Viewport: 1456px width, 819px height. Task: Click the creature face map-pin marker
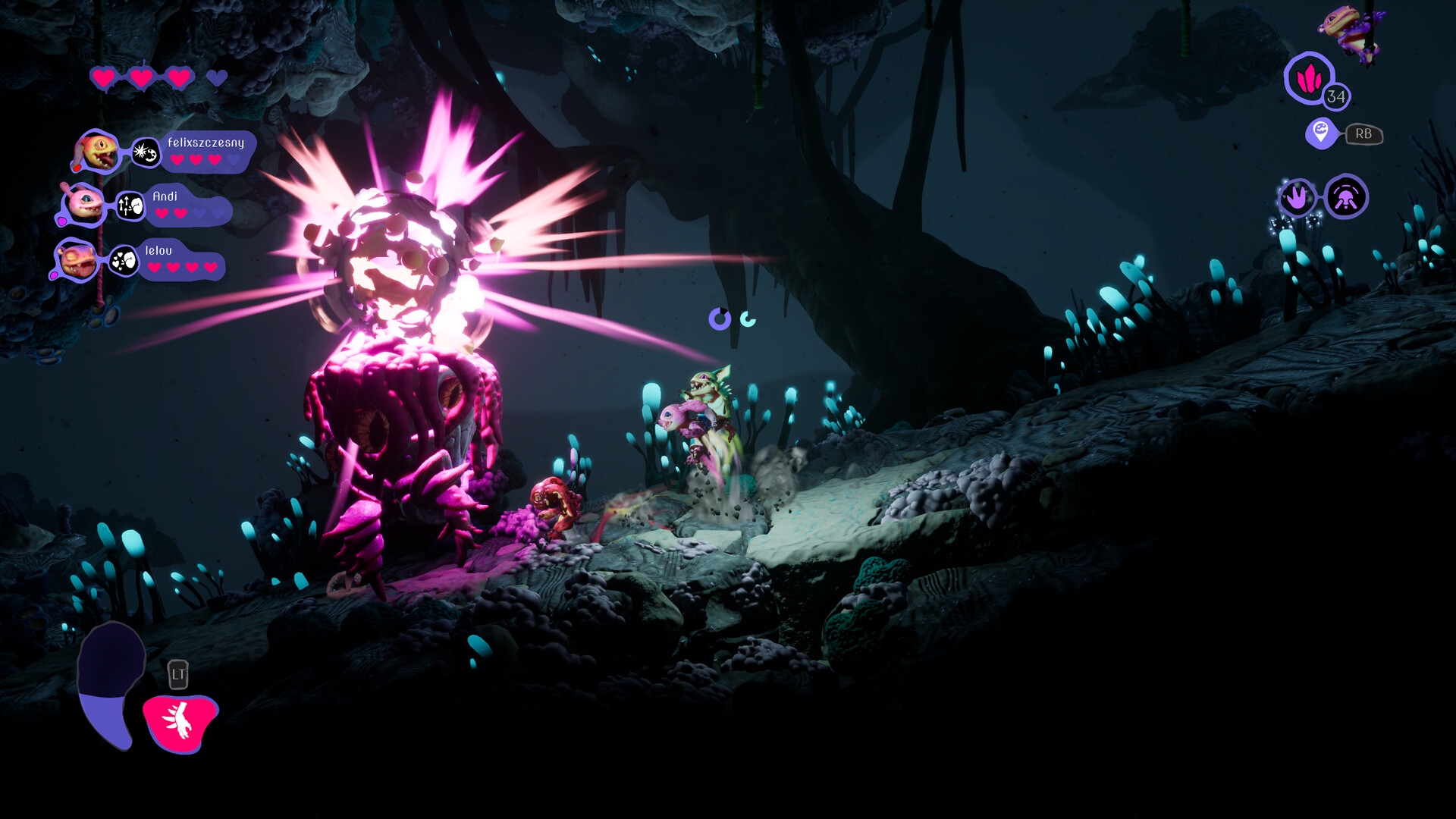click(x=1320, y=133)
